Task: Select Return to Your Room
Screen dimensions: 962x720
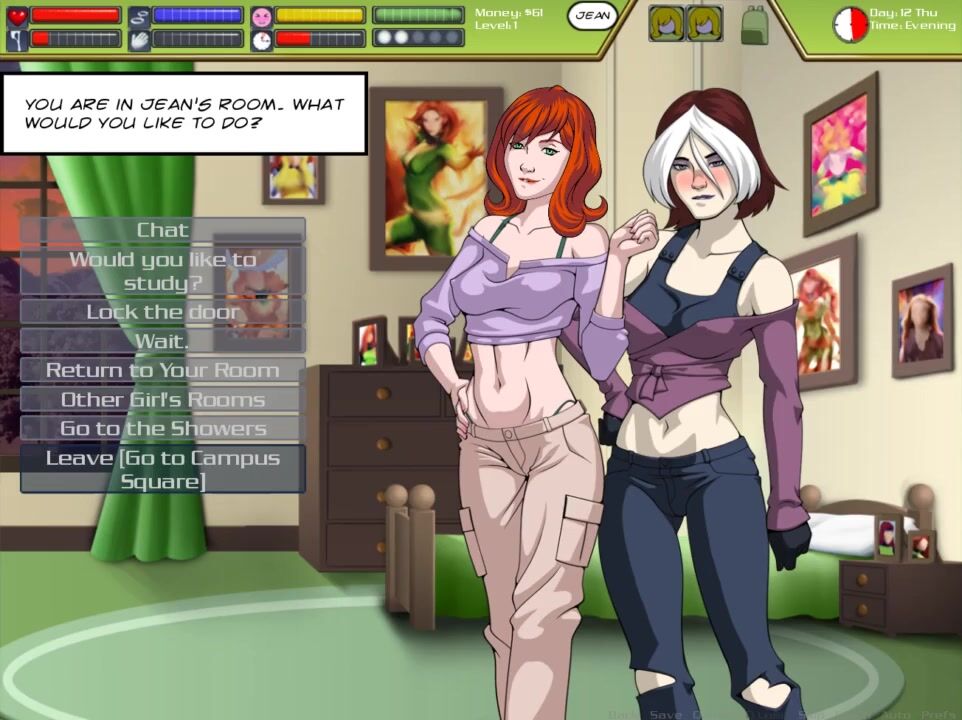Action: [162, 370]
